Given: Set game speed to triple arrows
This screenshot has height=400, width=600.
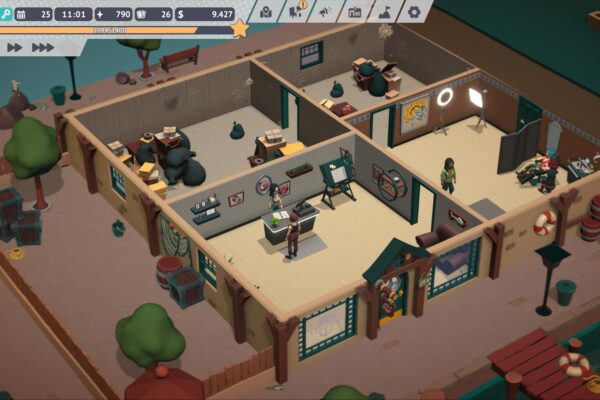Looking at the screenshot, I should 43,47.
